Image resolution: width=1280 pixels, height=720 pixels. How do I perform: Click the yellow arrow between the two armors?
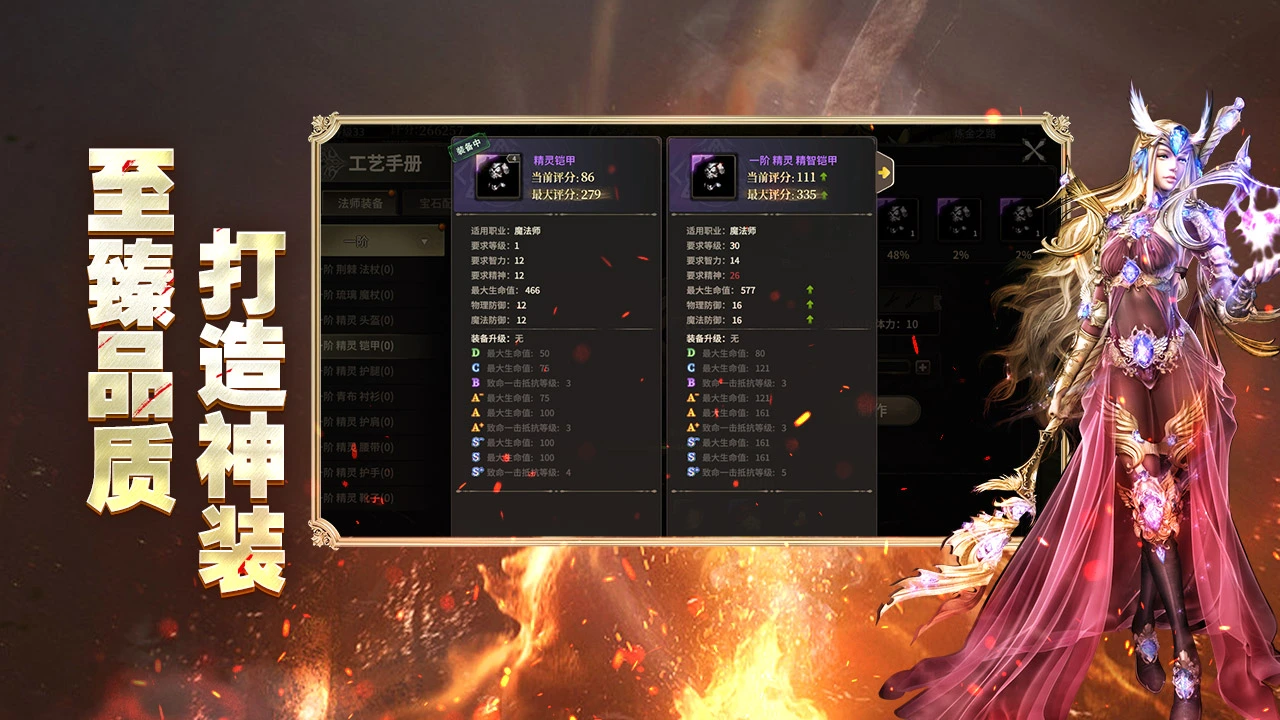pyautogui.click(x=884, y=173)
